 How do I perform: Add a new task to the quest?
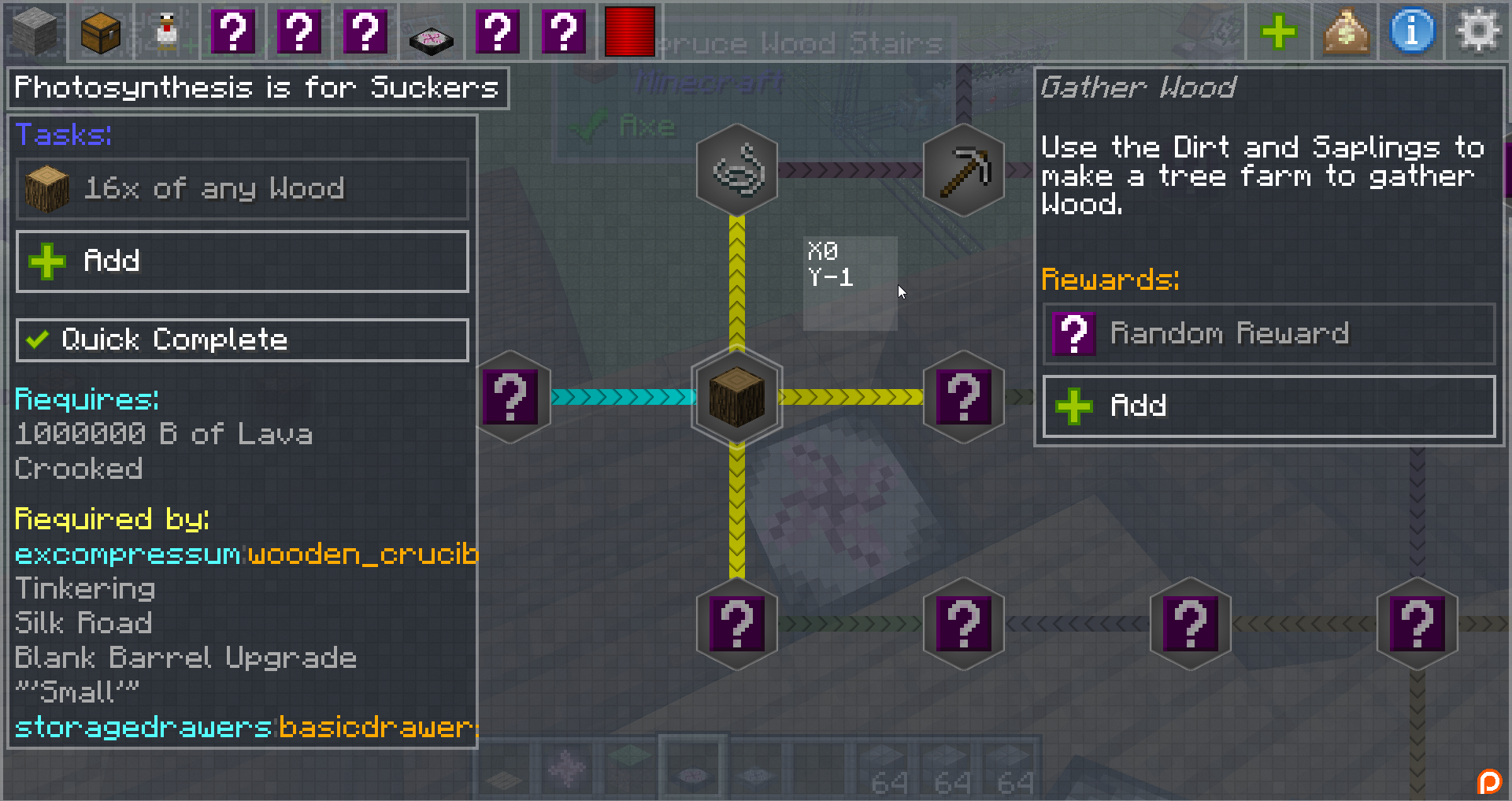[242, 261]
